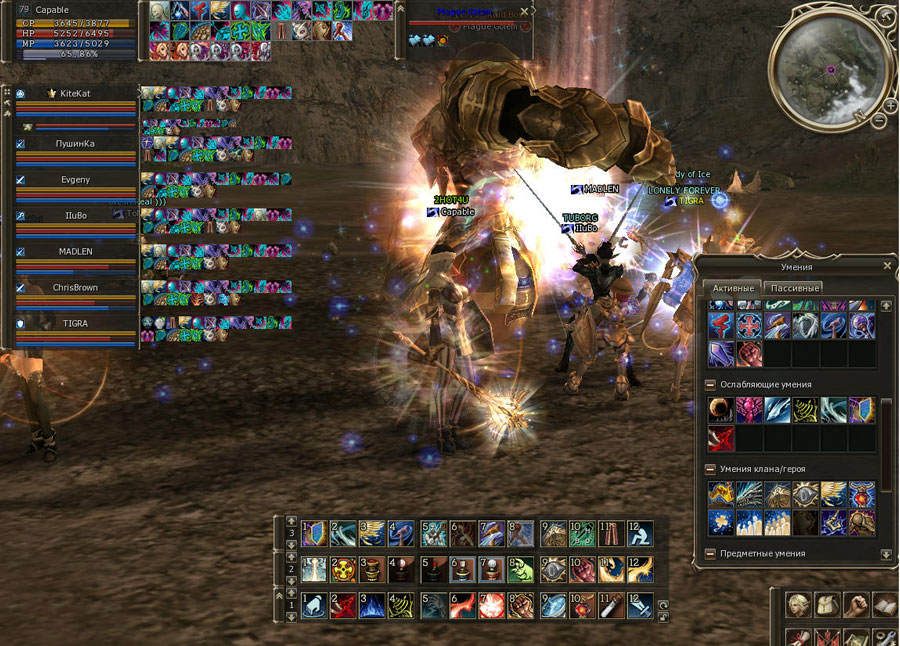The width and height of the screenshot is (900, 646).
Task: Use the red crossed-slash skill on hotbar 1
Action: pyautogui.click(x=343, y=606)
